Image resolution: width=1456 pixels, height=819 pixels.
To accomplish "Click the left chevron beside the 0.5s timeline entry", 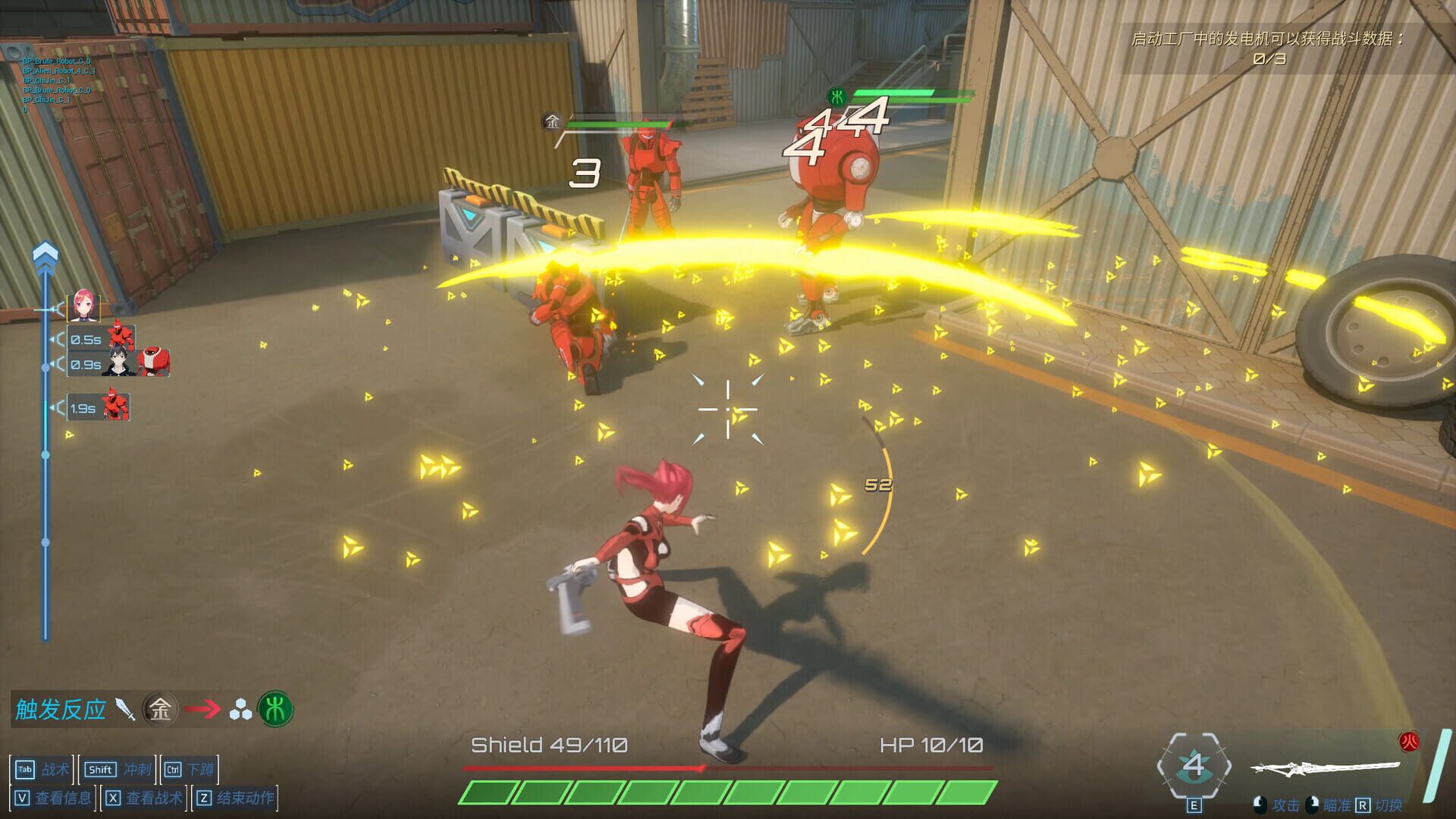I will (57, 339).
